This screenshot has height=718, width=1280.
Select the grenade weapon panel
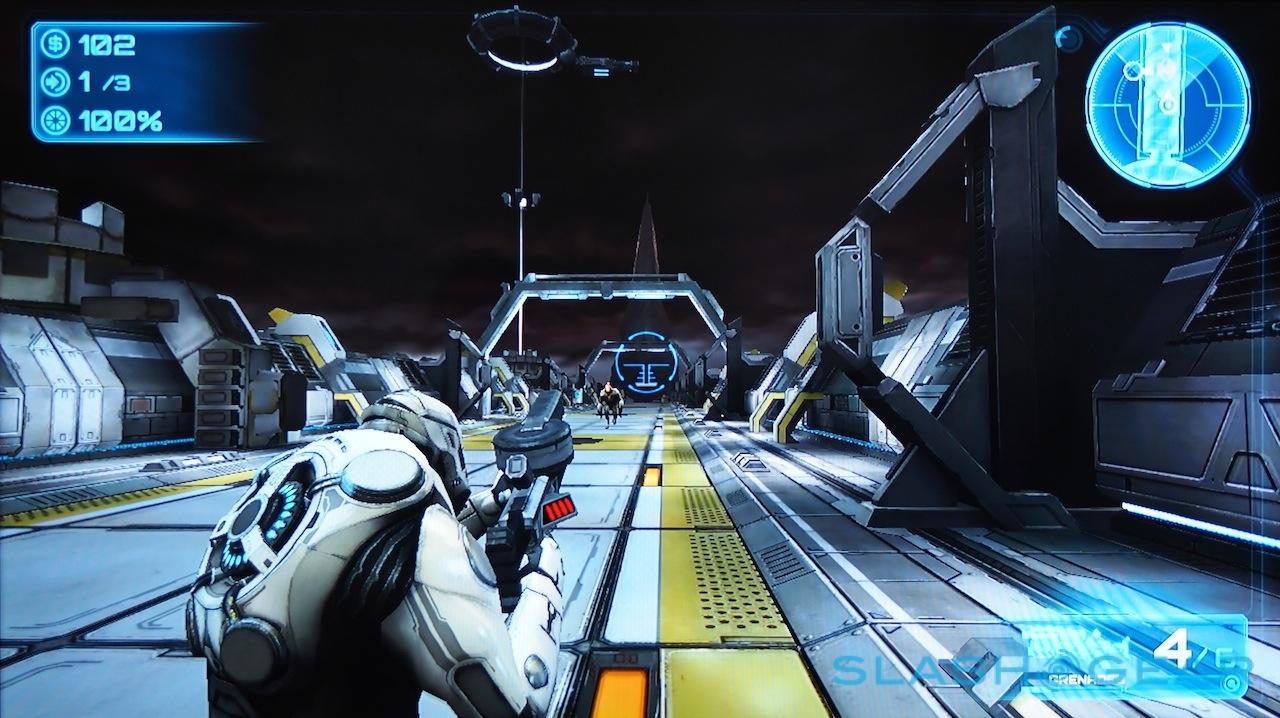[1135, 657]
